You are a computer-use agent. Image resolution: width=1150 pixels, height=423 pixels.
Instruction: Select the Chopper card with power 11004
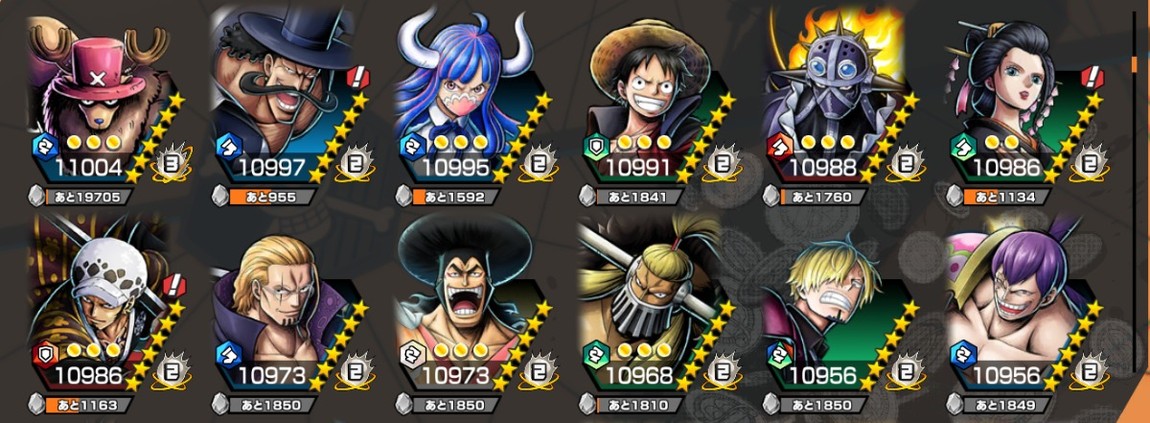pyautogui.click(x=95, y=95)
